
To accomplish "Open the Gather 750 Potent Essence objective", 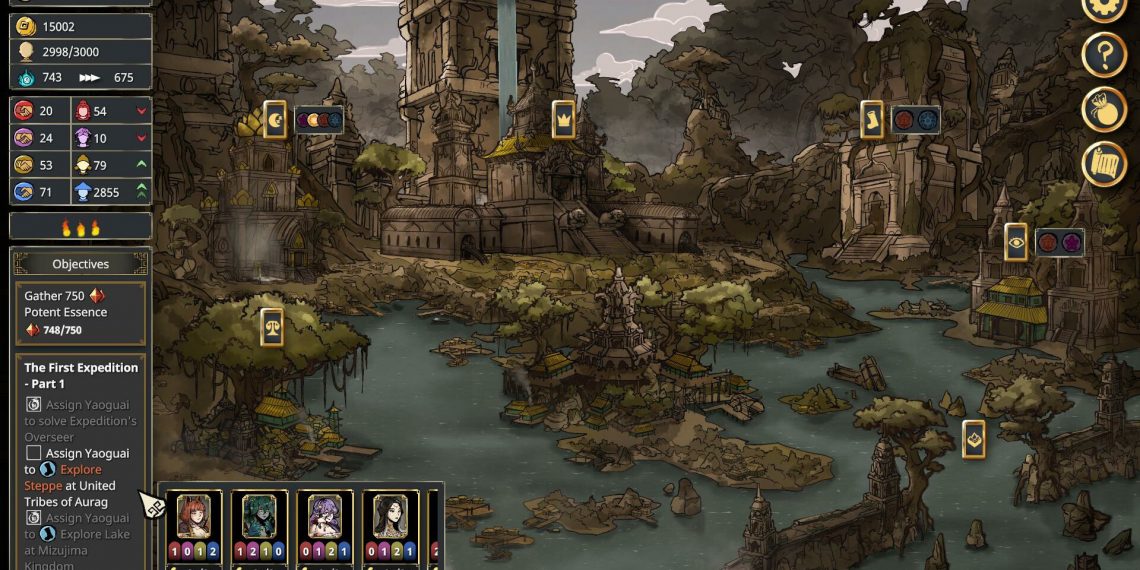I will point(80,313).
